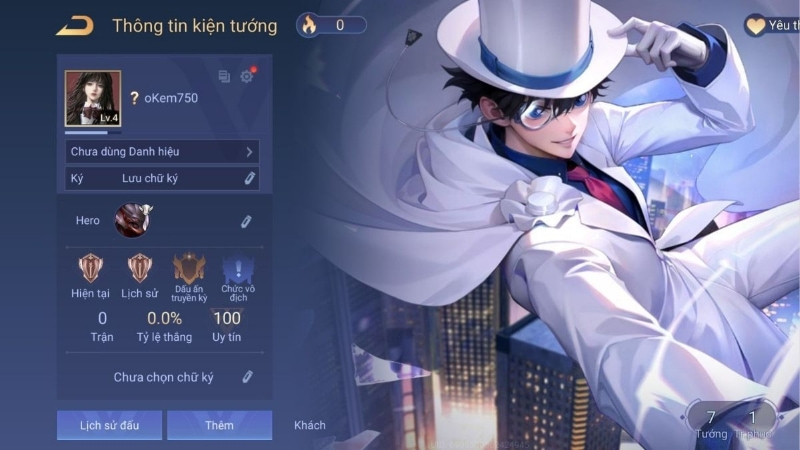Viewport: 800px width, 450px height.
Task: View the Lịch sử rank badge
Action: pyautogui.click(x=139, y=268)
